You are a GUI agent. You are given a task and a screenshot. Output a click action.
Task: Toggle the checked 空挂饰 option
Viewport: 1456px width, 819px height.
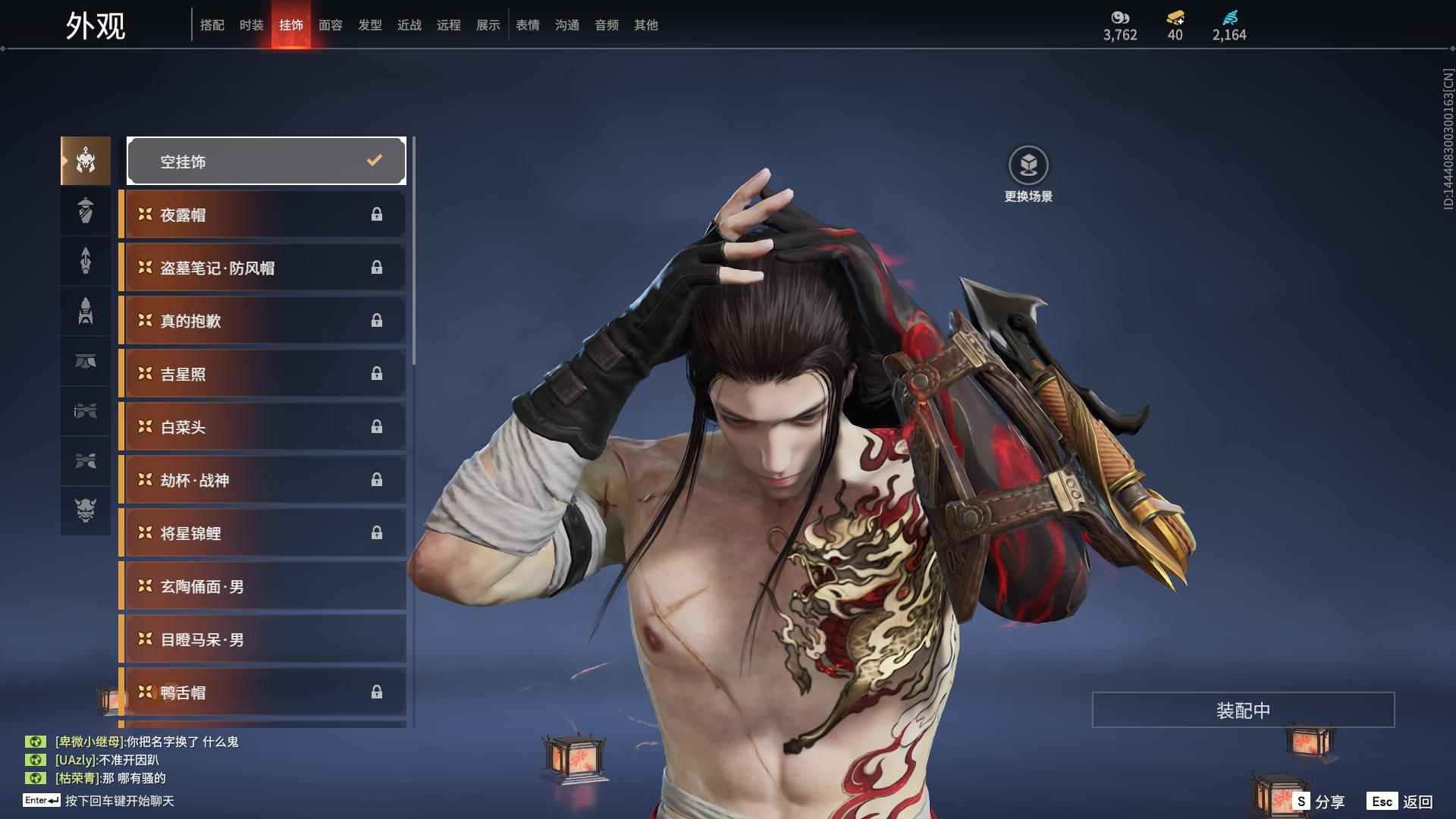click(265, 161)
